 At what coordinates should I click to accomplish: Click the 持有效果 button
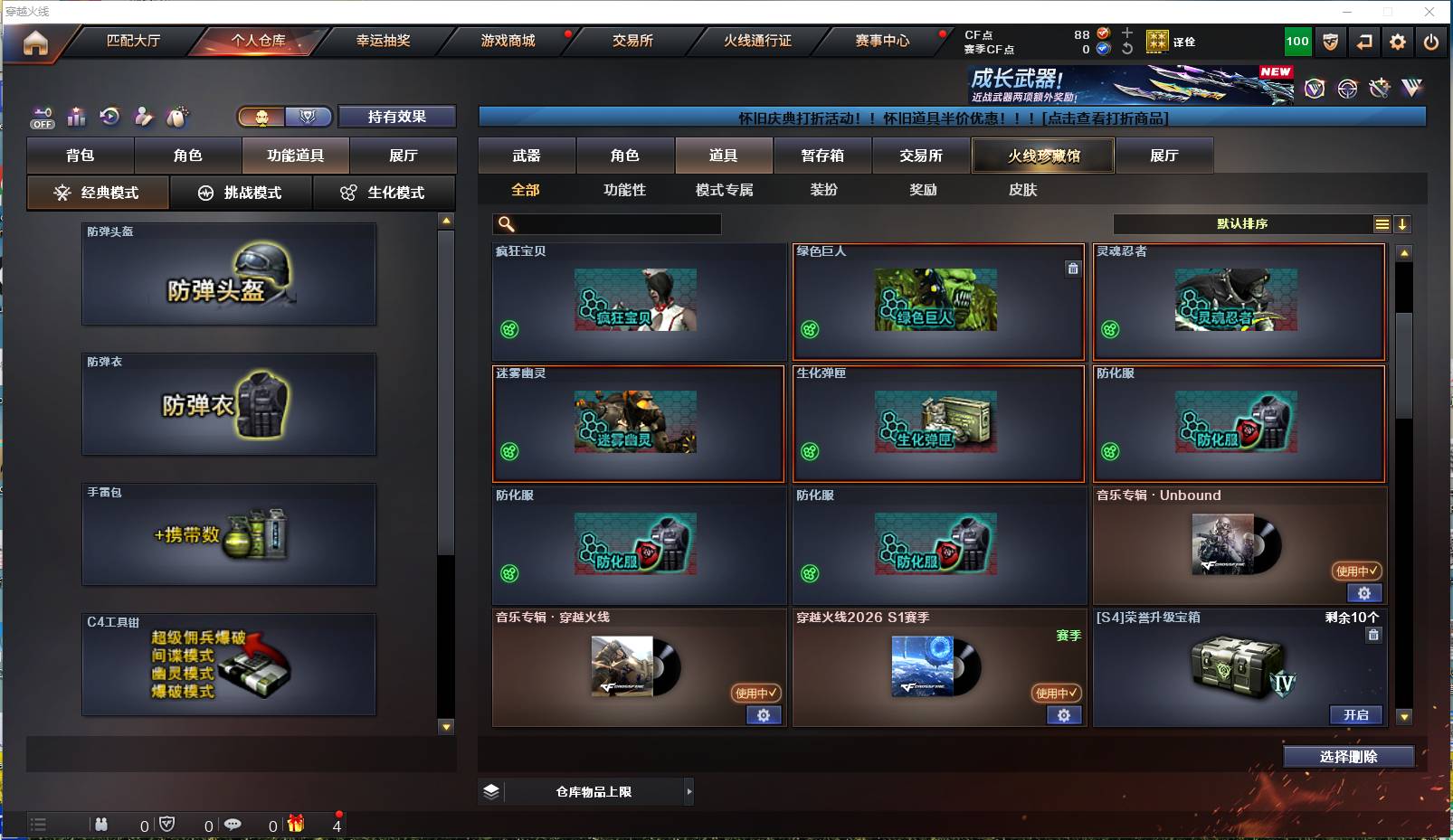[396, 117]
